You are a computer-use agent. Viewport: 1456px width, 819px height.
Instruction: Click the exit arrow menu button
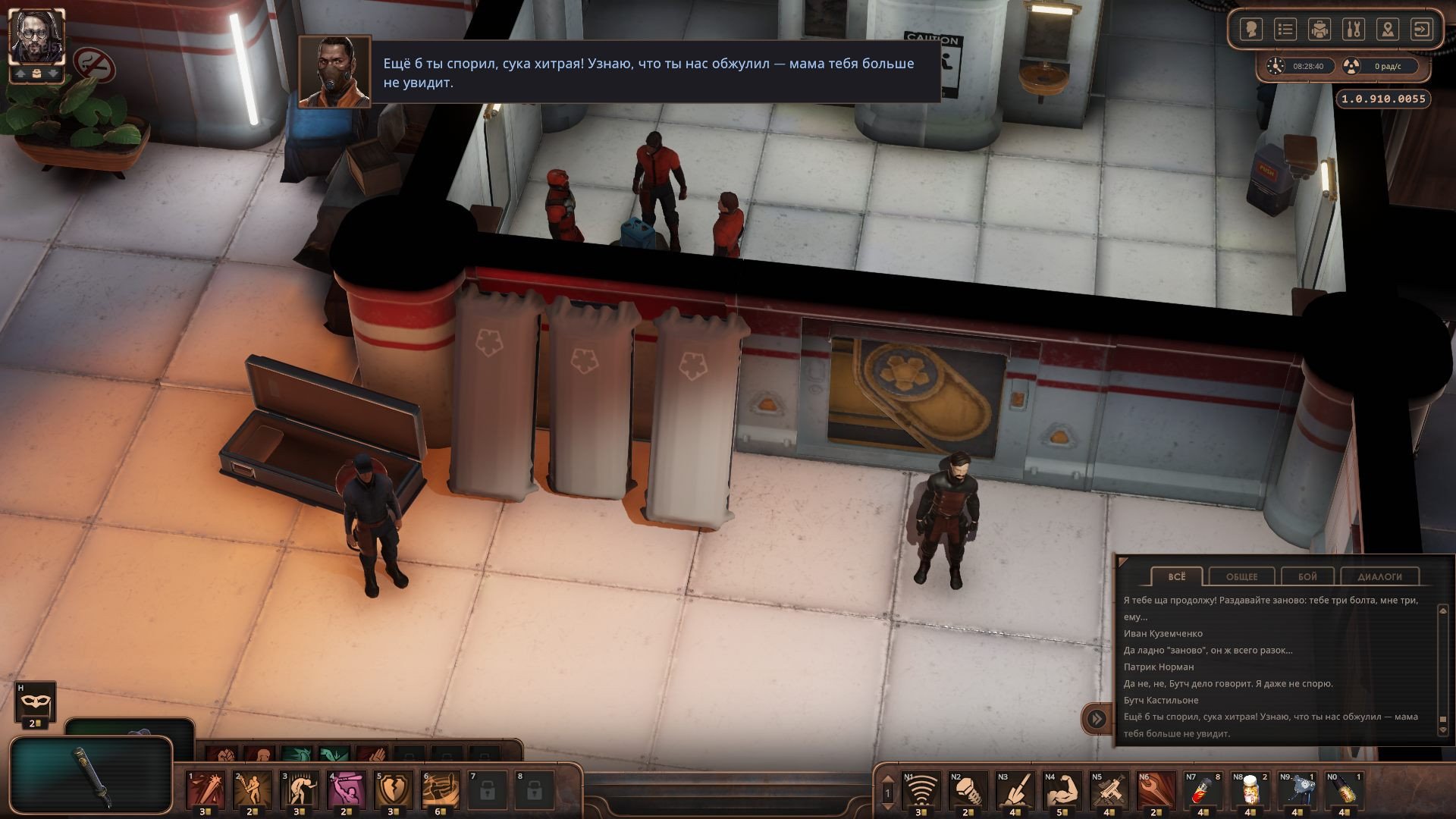tap(1422, 30)
